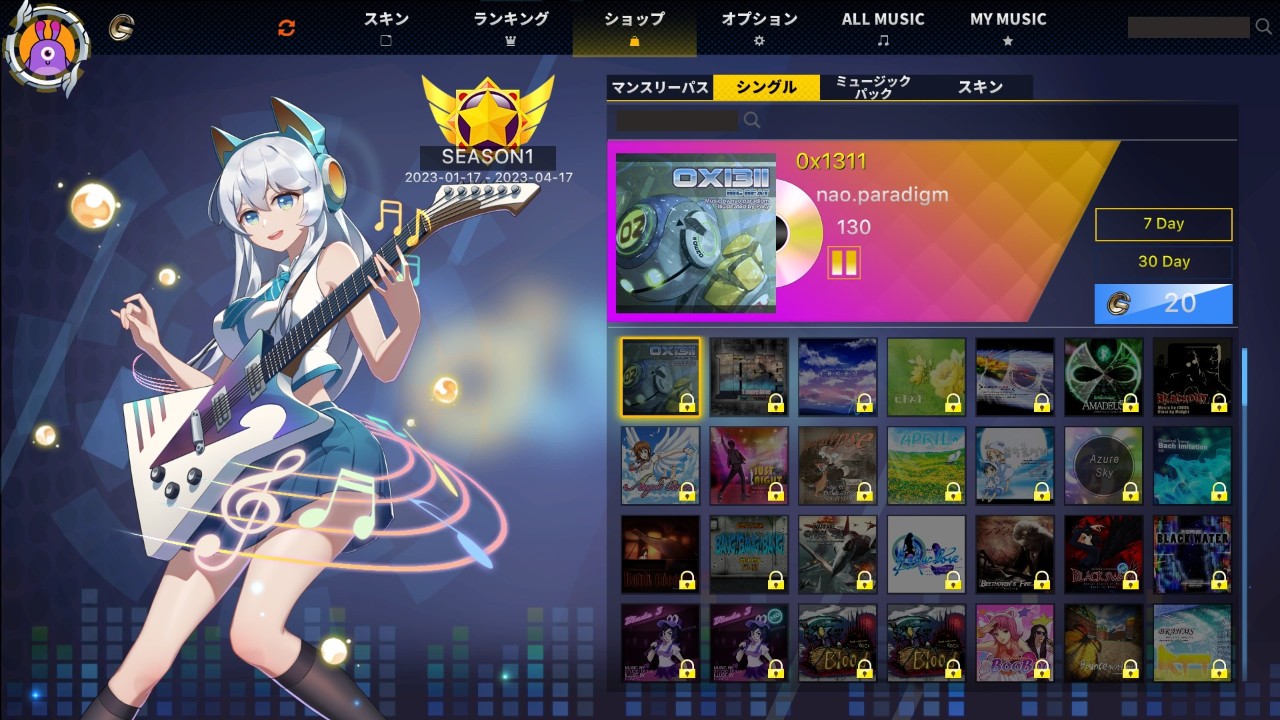The height and width of the screenshot is (720, 1280).
Task: Open the gear icon under オプション
Action: (760, 40)
